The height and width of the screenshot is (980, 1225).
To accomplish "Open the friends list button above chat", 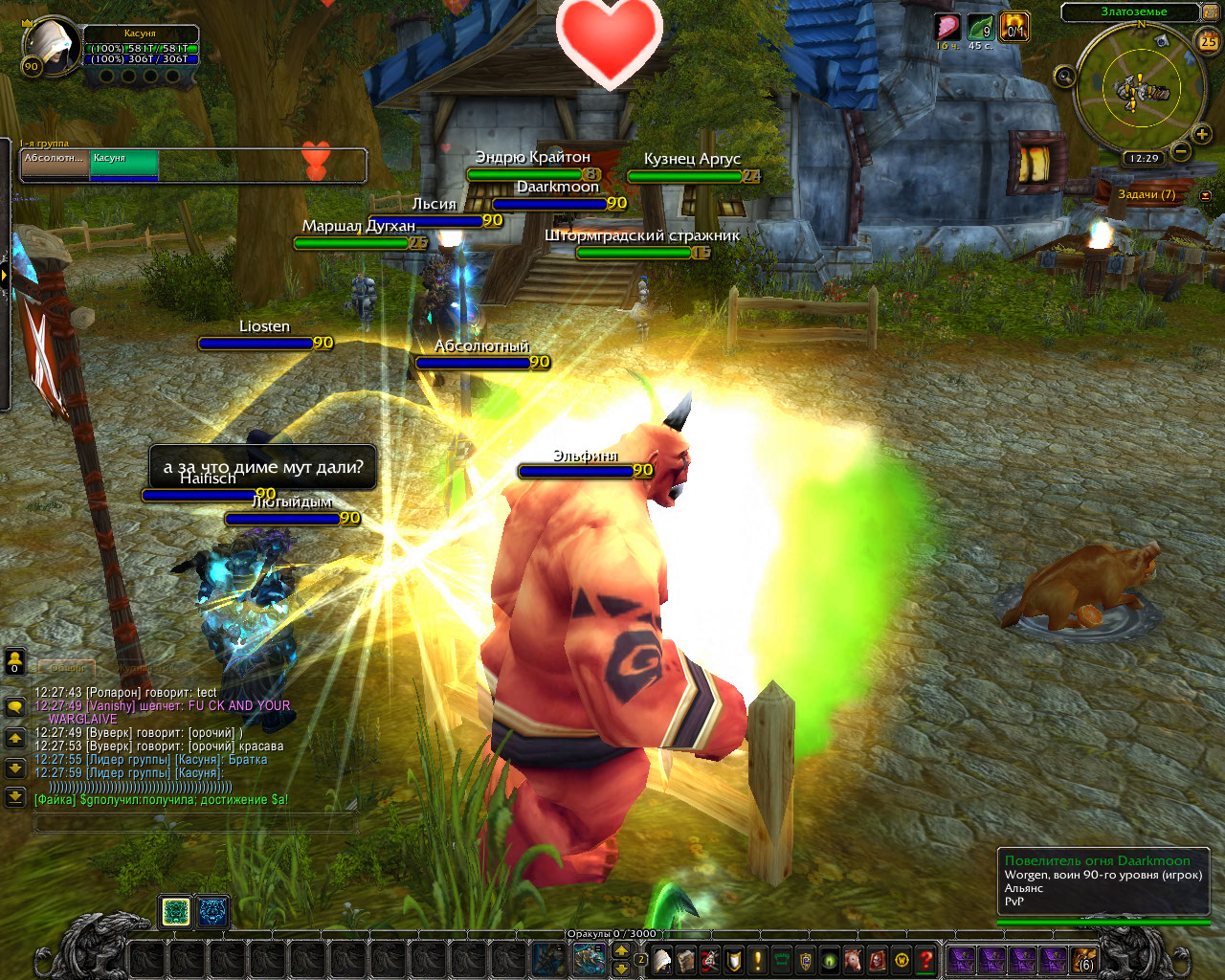I will (x=14, y=660).
